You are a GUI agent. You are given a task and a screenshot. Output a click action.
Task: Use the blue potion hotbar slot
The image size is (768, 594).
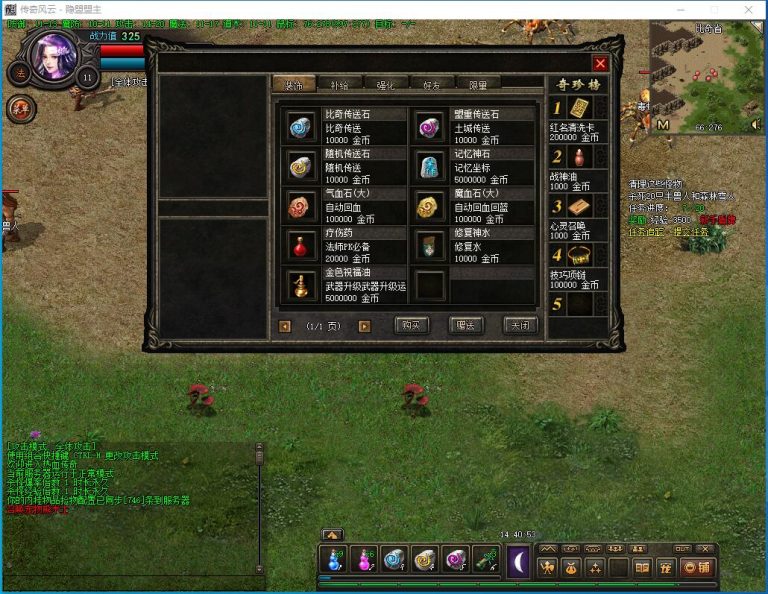[x=332, y=560]
